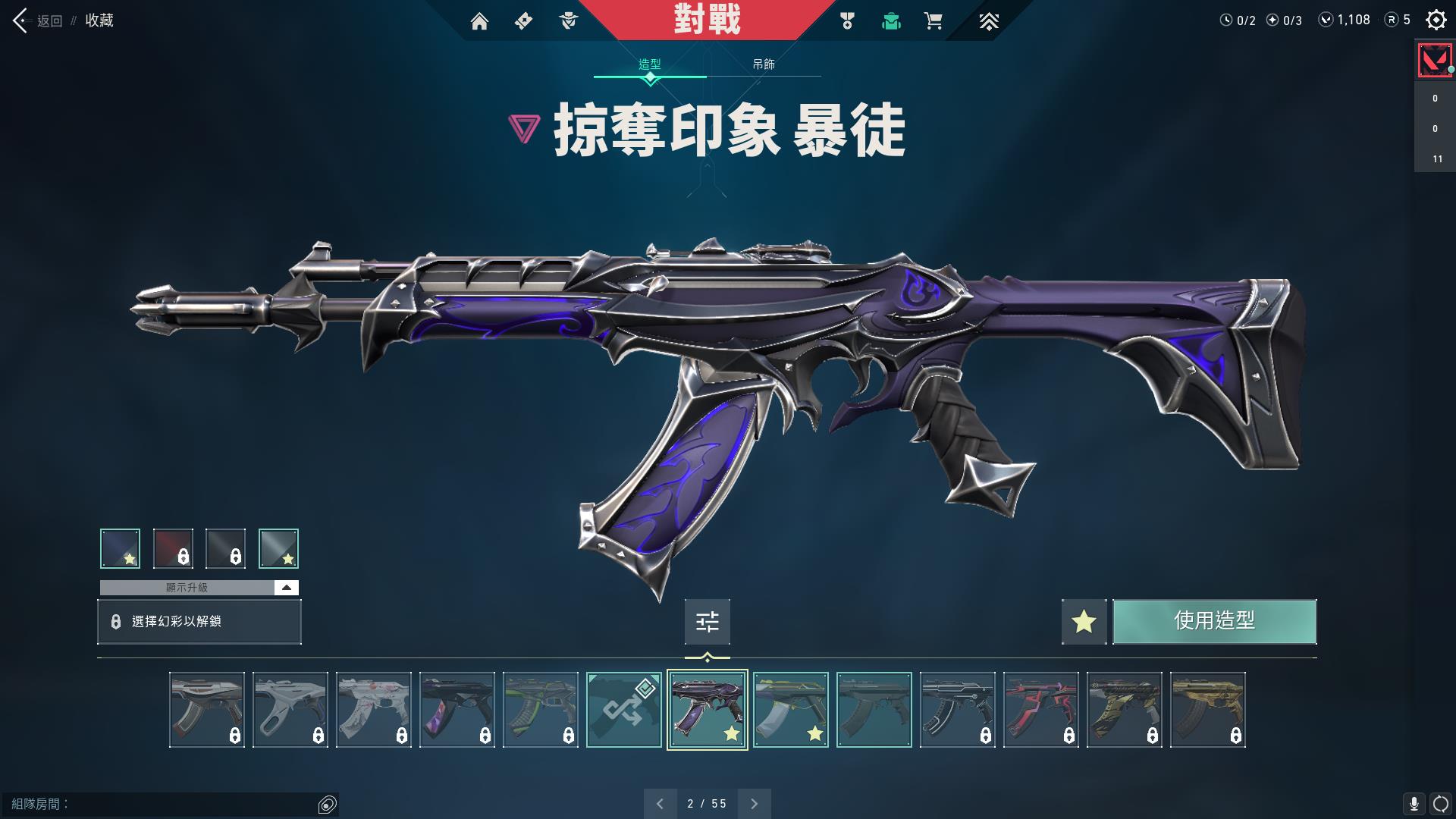Open the store cart icon

tap(933, 22)
